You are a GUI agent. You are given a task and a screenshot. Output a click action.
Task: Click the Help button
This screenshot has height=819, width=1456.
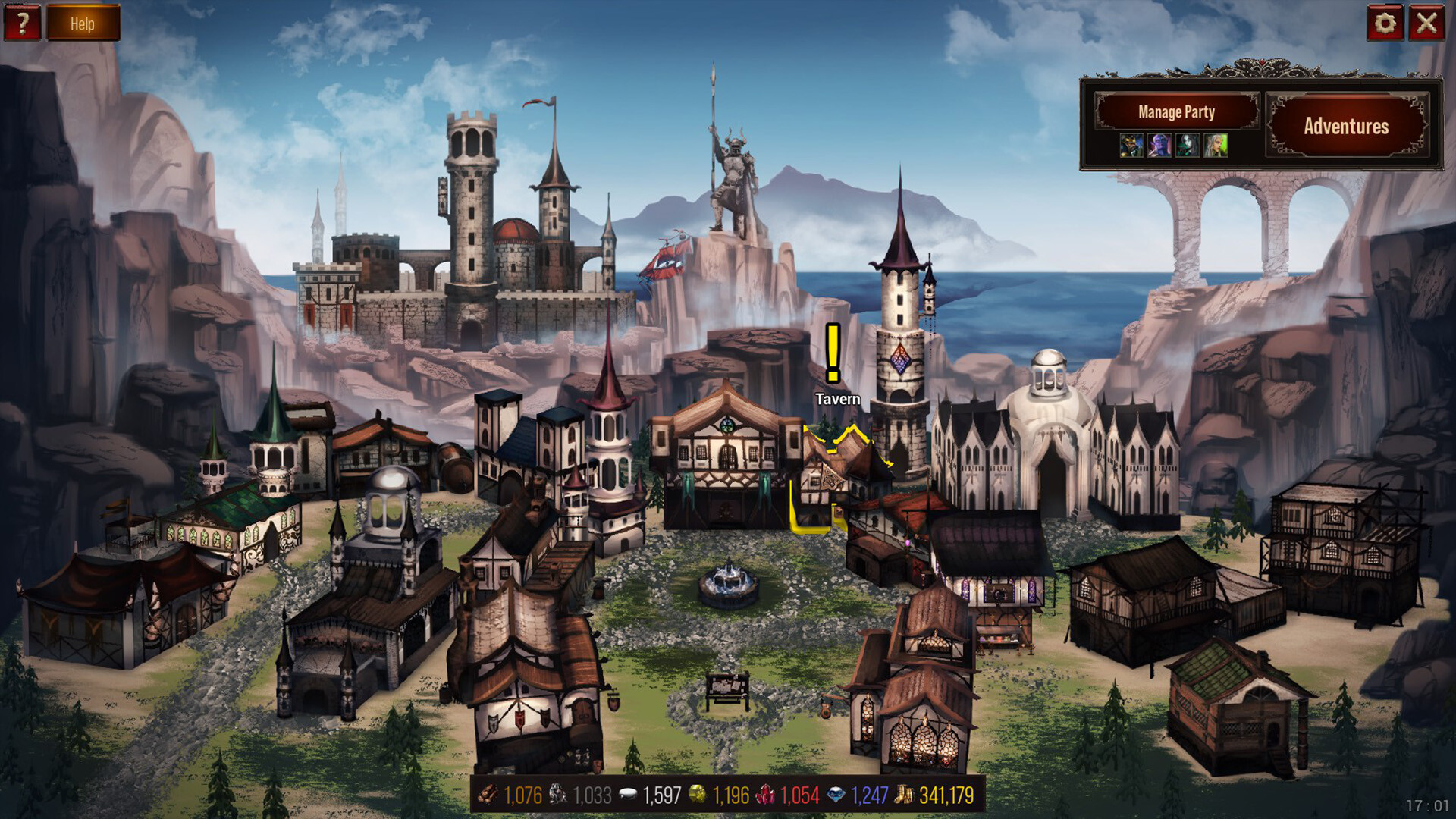(x=83, y=24)
